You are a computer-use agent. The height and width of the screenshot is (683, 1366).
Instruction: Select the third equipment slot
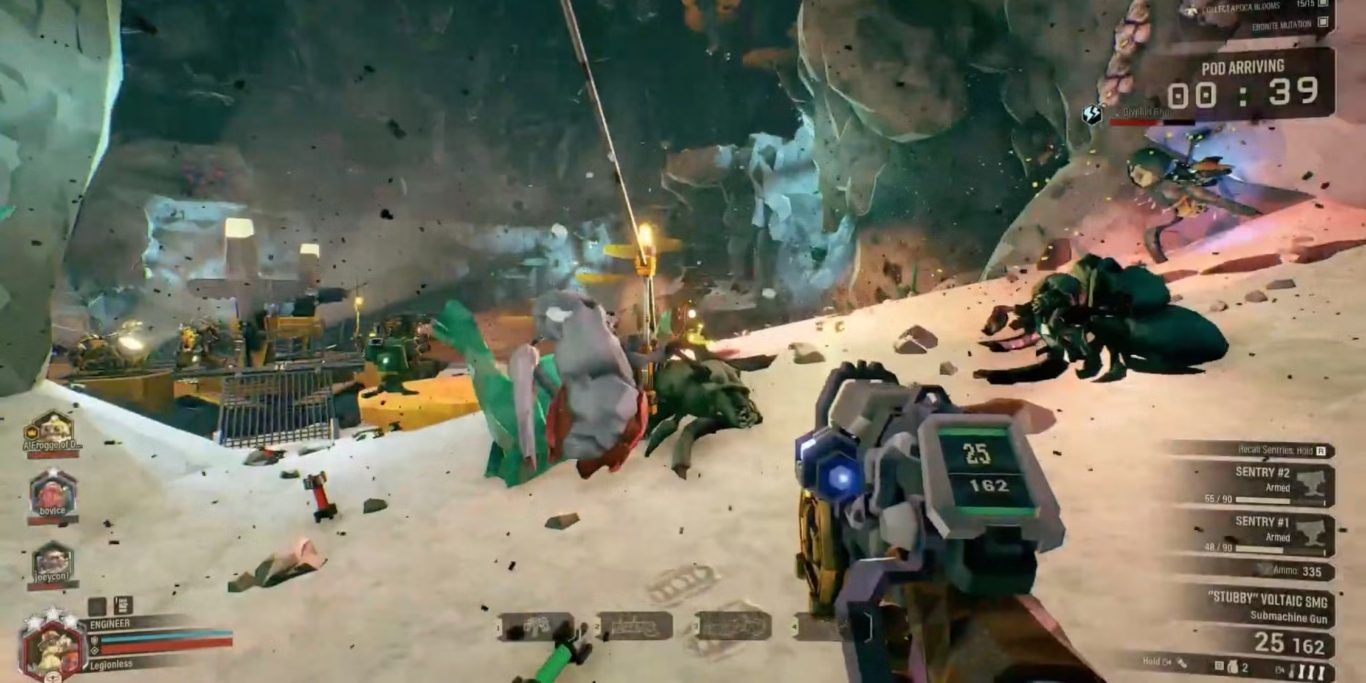click(733, 626)
